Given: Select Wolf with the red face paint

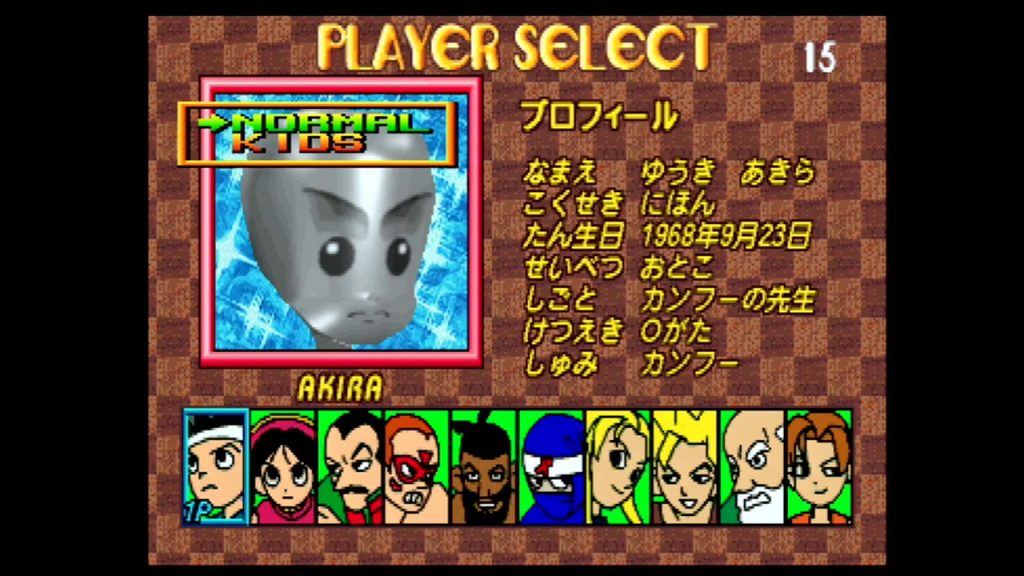Looking at the screenshot, I should (416, 467).
